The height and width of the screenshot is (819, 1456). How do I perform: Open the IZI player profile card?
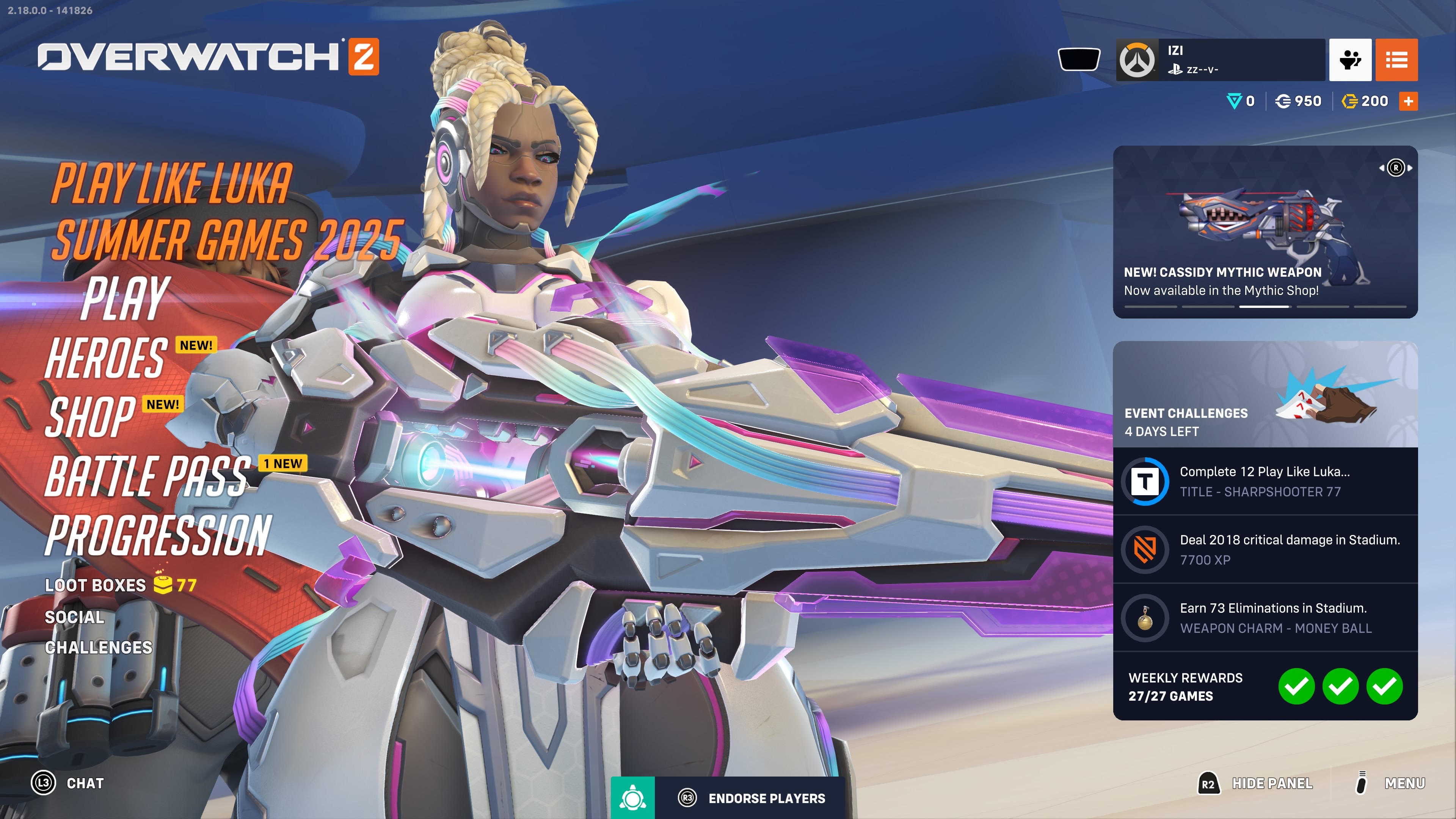pyautogui.click(x=1221, y=60)
